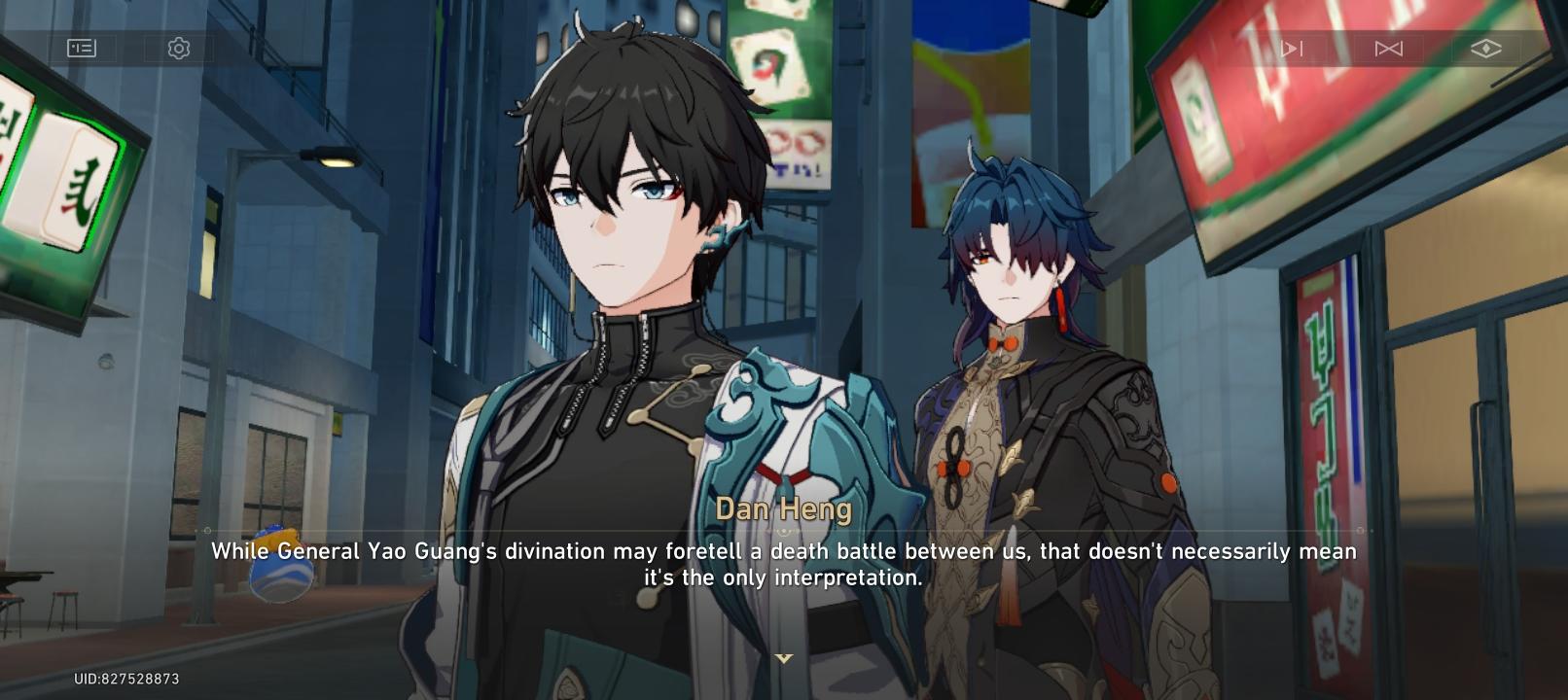Click the down arrow to continue dialogue
Screen dimensions: 1568x700
click(784, 657)
